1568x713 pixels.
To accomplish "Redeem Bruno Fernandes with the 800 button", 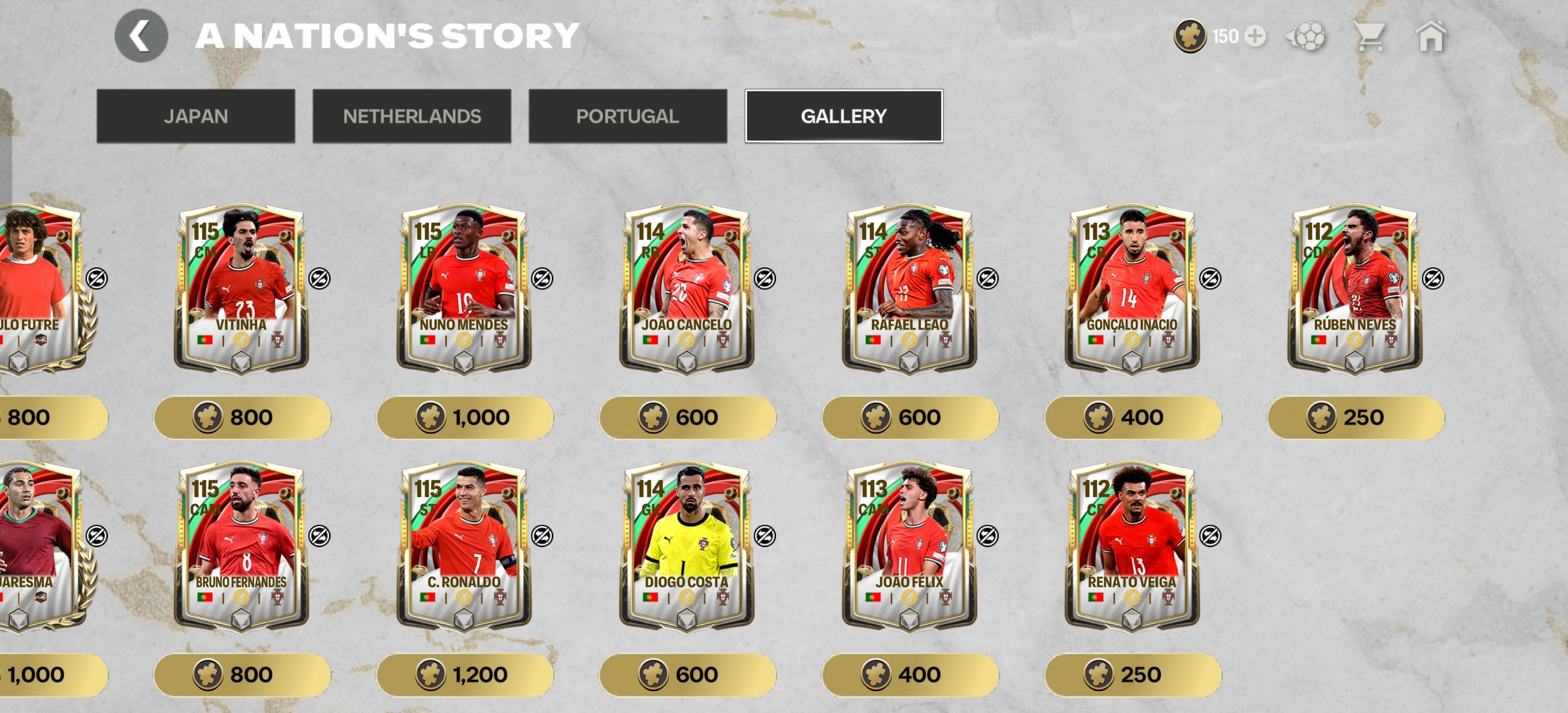I will click(x=242, y=675).
